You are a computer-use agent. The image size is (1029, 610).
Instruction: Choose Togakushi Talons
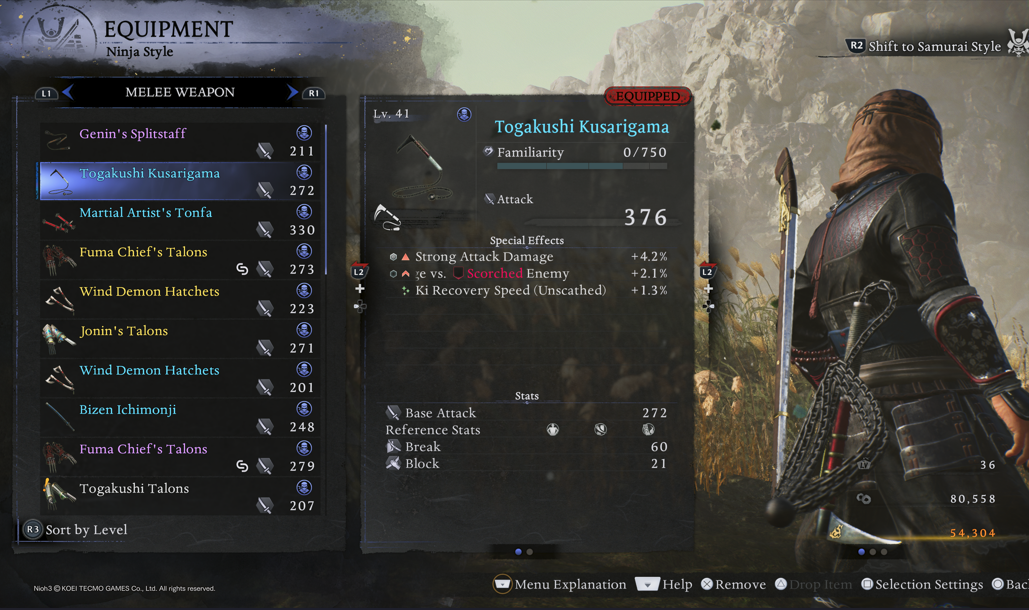(180, 496)
